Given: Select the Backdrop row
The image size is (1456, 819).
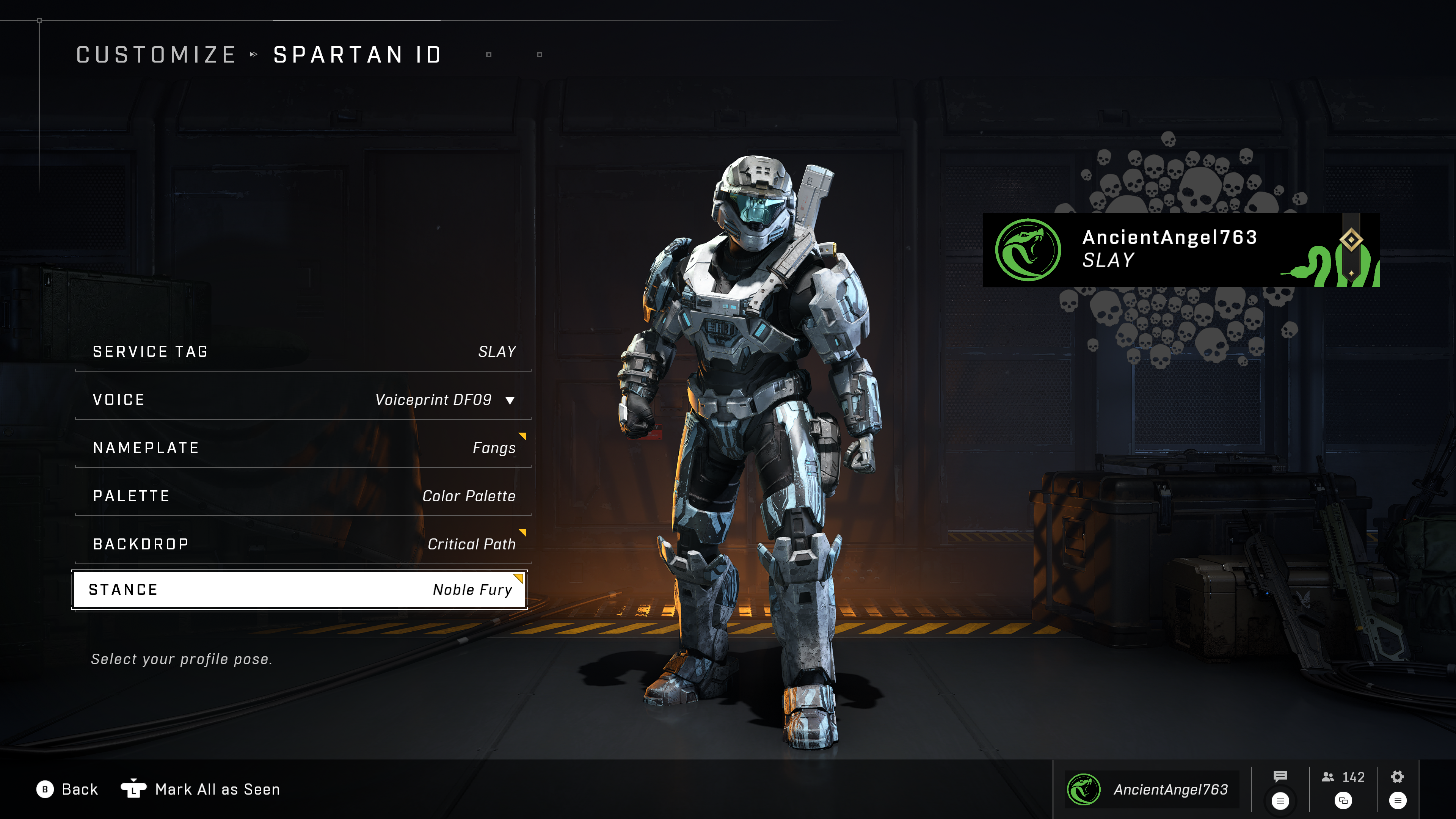Looking at the screenshot, I should point(303,544).
